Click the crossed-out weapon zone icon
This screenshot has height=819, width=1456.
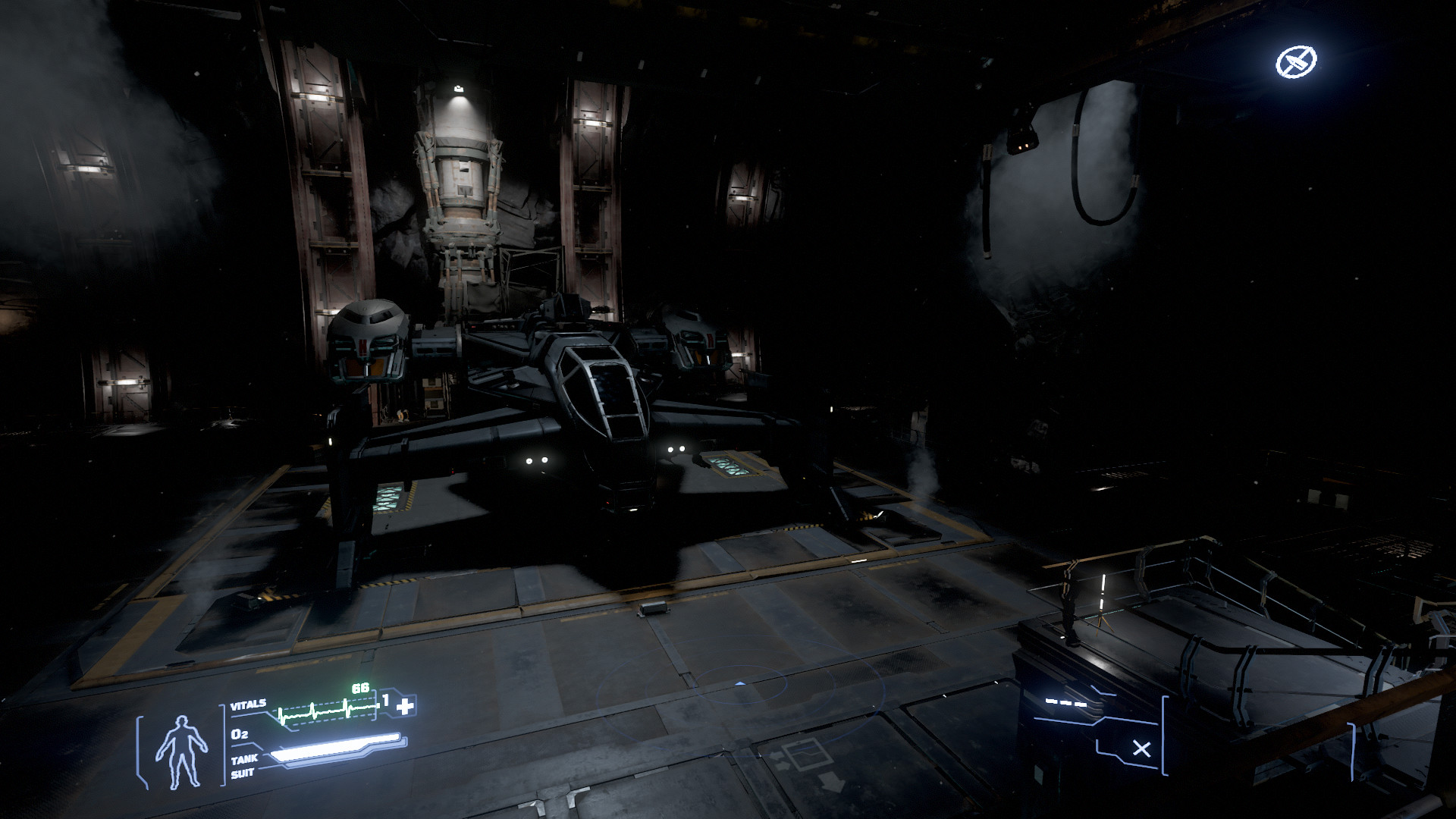(1296, 63)
